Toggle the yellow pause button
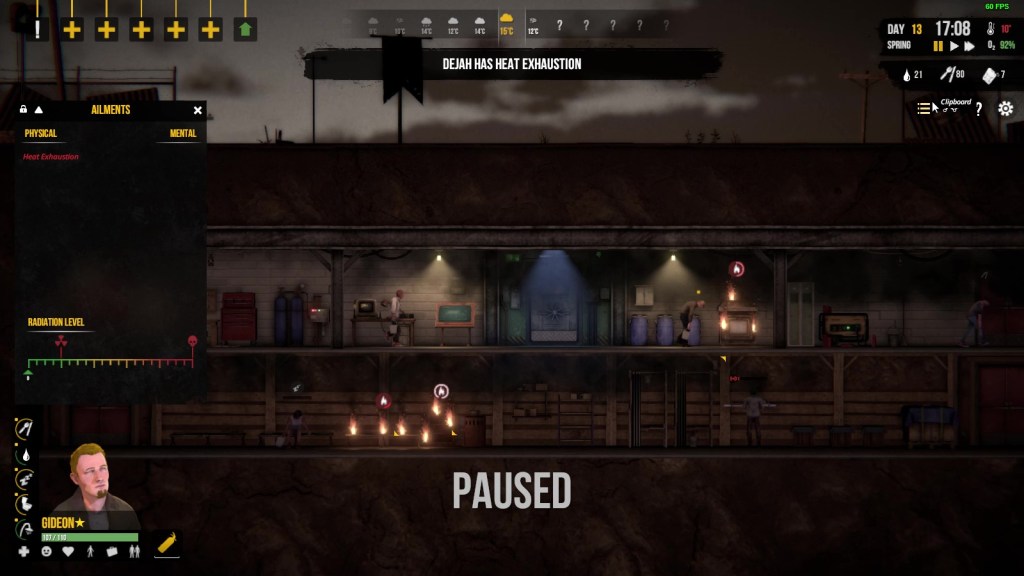 938,46
